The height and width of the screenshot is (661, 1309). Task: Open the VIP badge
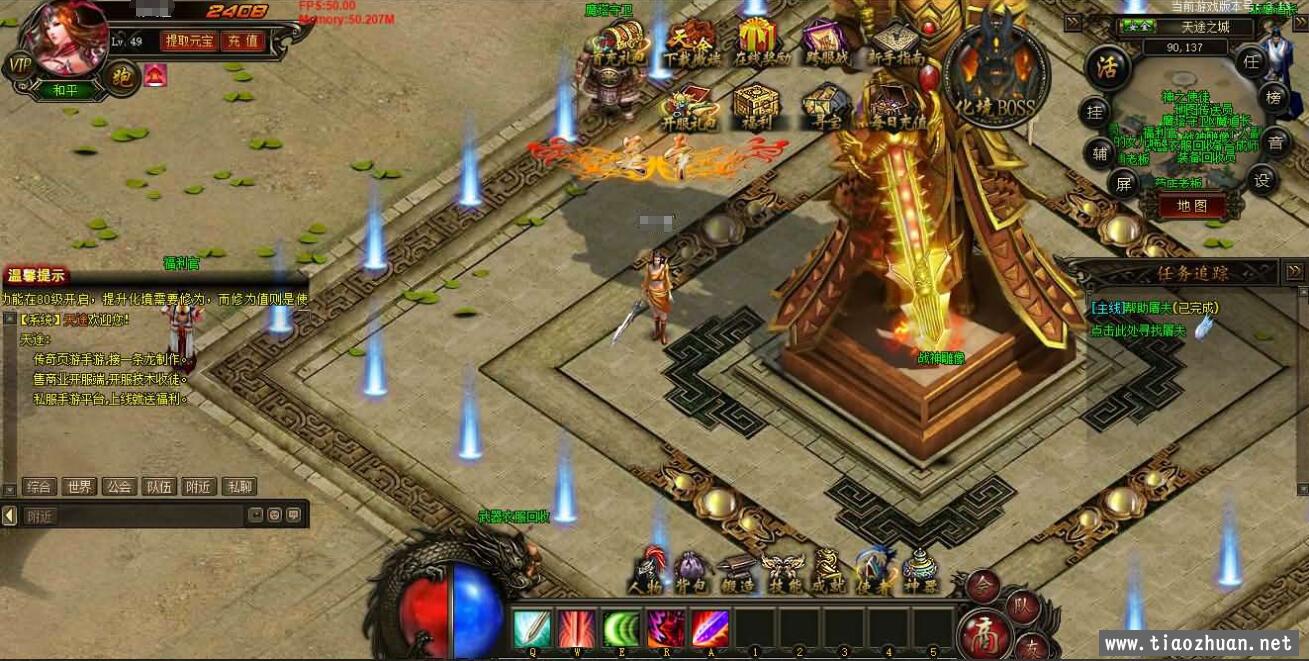coord(19,65)
